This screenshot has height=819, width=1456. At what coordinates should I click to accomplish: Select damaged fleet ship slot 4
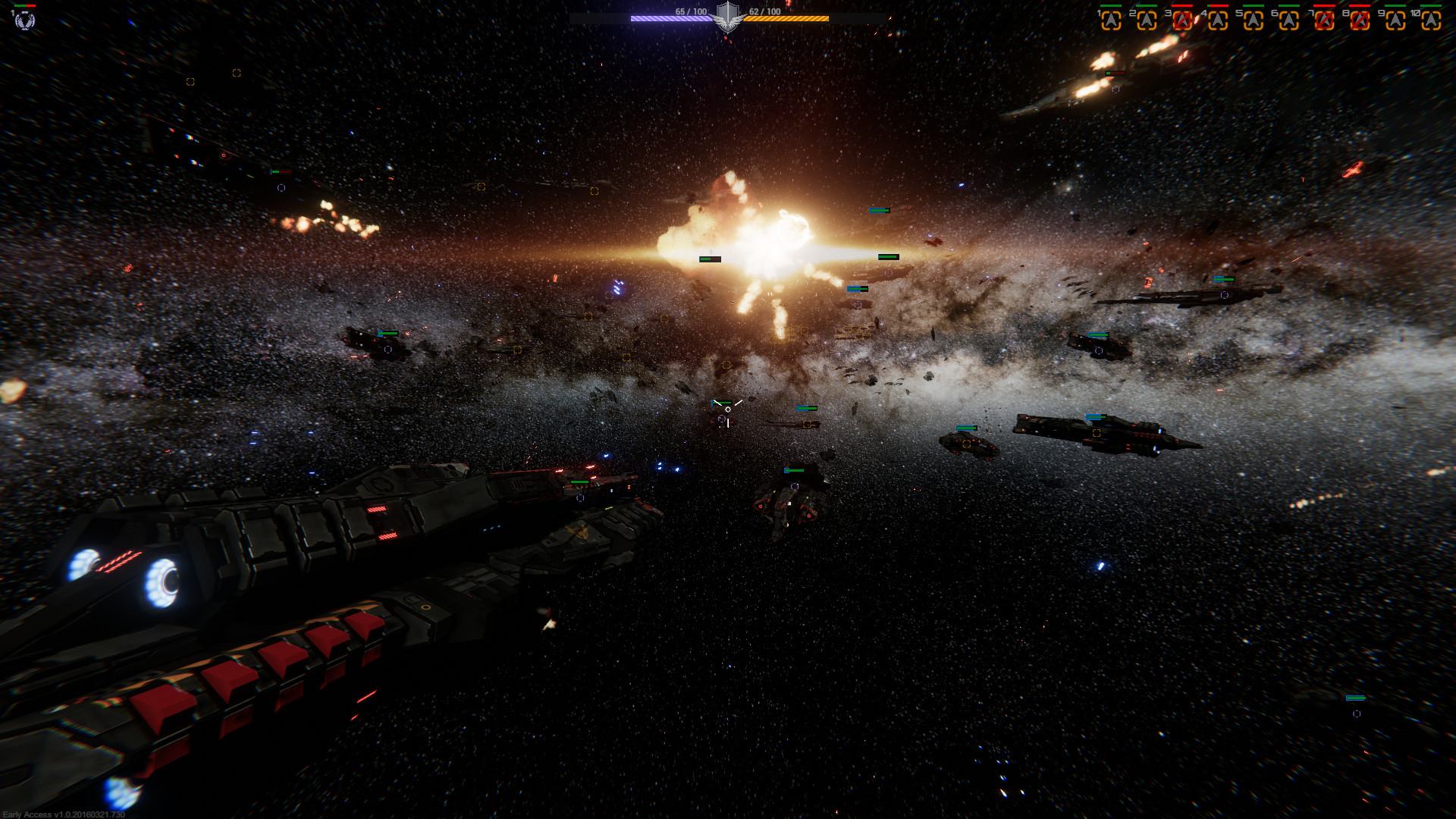pyautogui.click(x=1218, y=21)
